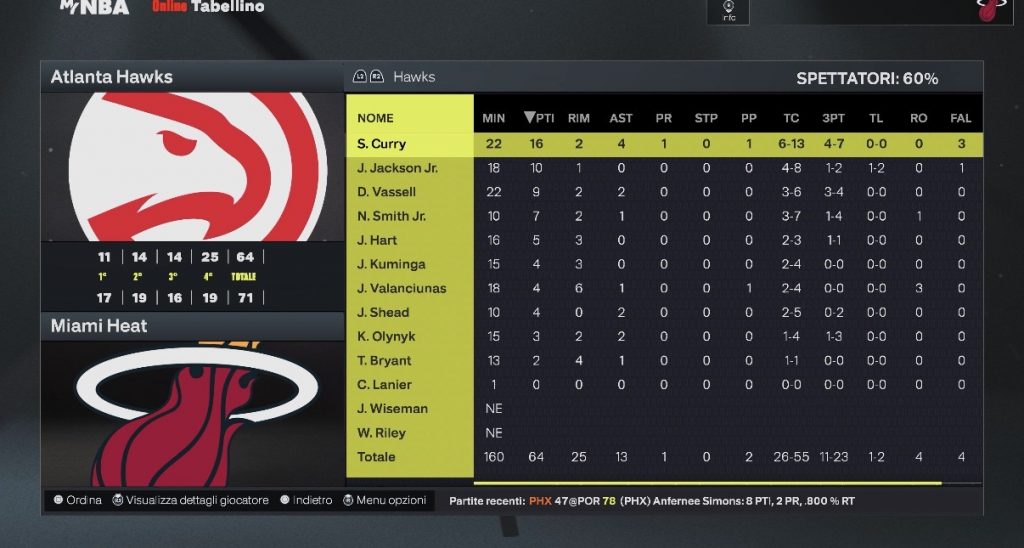Select S. Curry's row in the box score
This screenshot has height=548, width=1024.
382,144
